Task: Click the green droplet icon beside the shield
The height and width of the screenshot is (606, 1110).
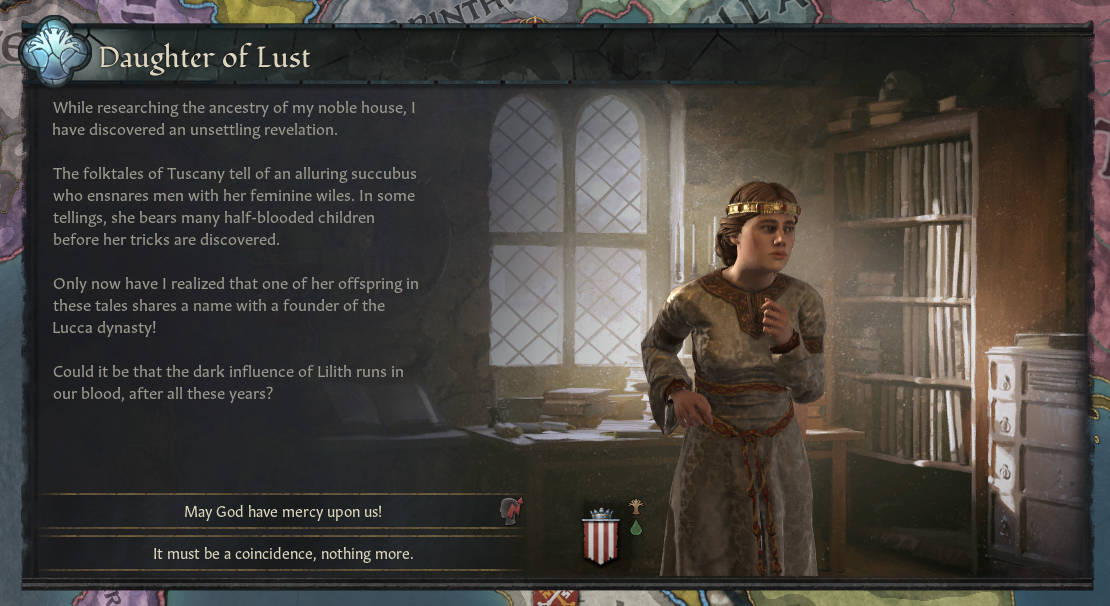Action: [x=636, y=528]
